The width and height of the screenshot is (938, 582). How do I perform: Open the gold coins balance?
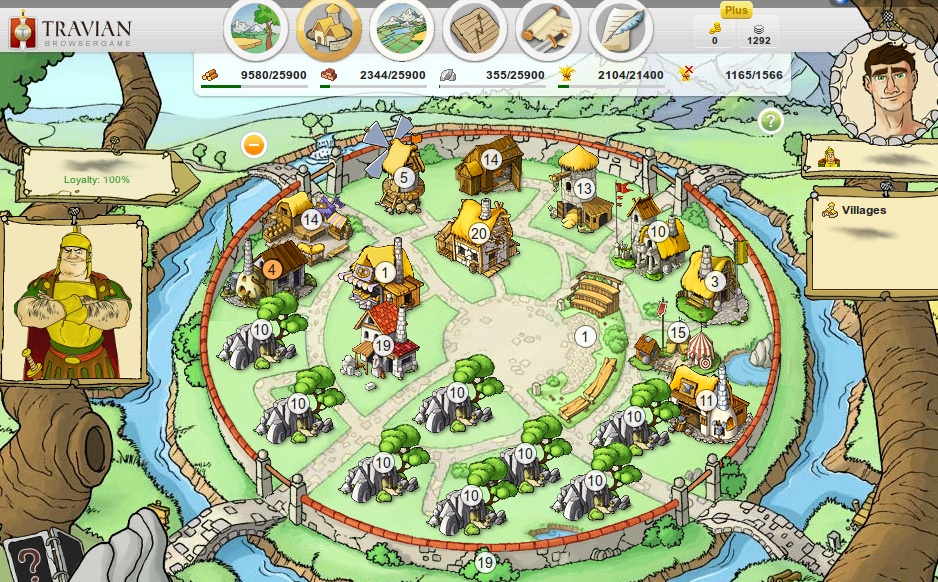coord(715,33)
